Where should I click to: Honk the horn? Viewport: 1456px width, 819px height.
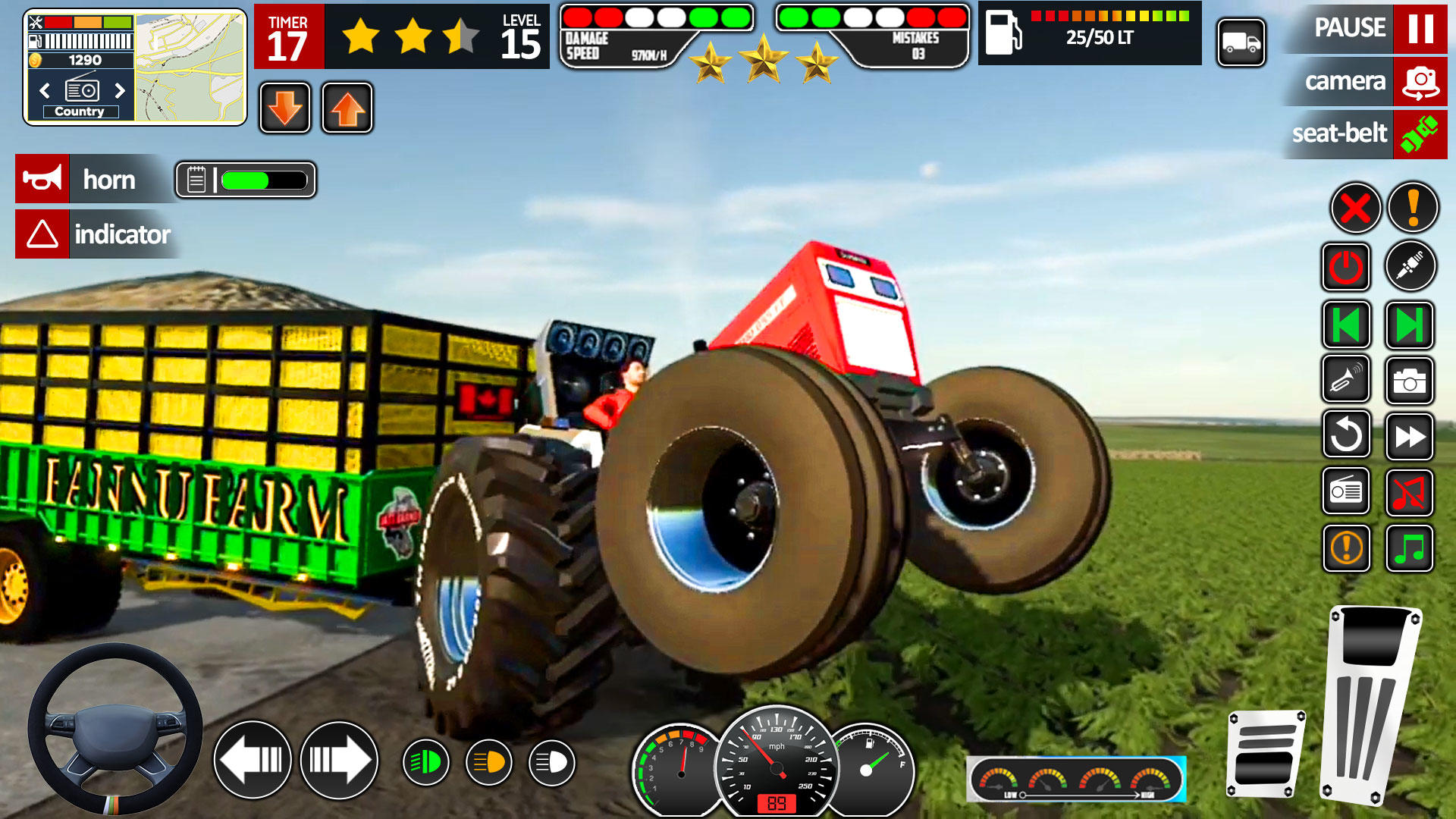[42, 179]
